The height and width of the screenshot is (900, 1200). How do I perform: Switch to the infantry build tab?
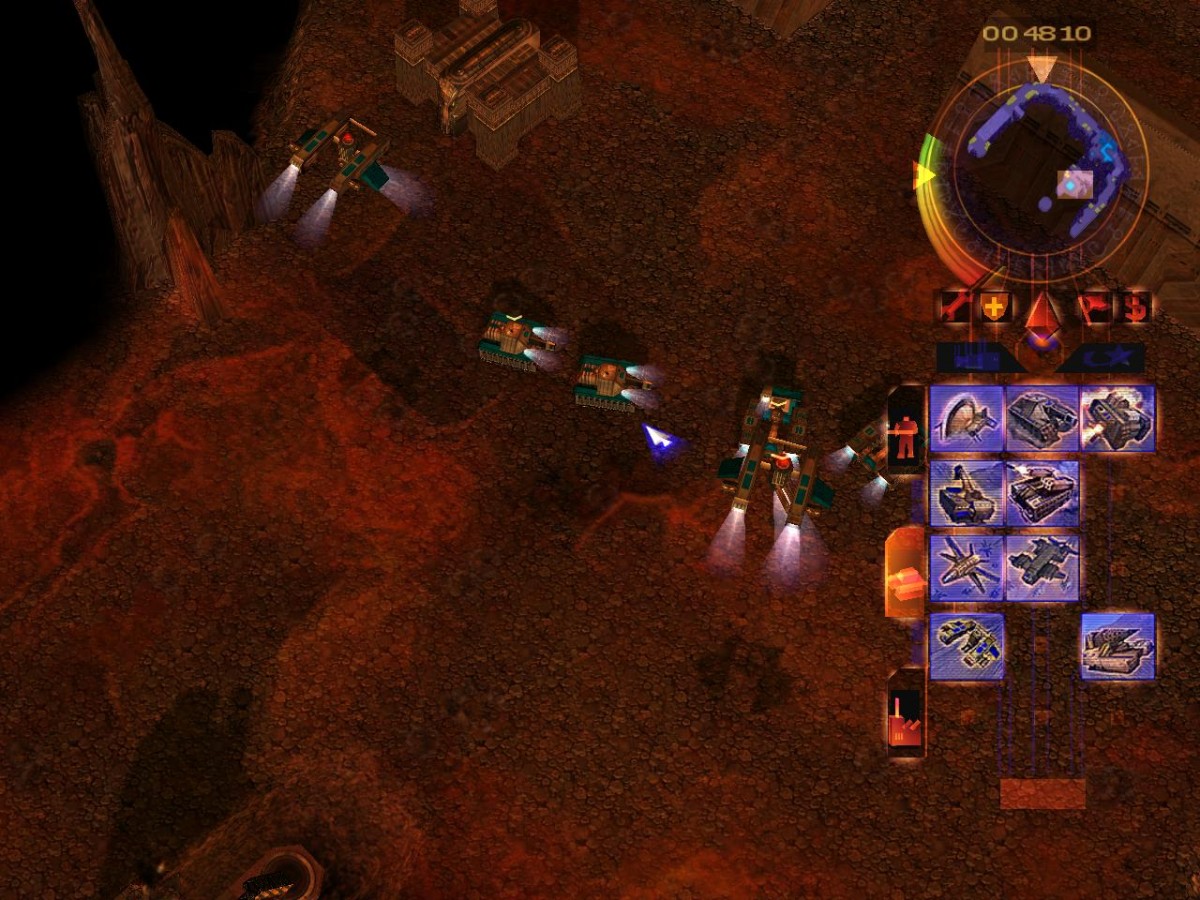(x=906, y=430)
